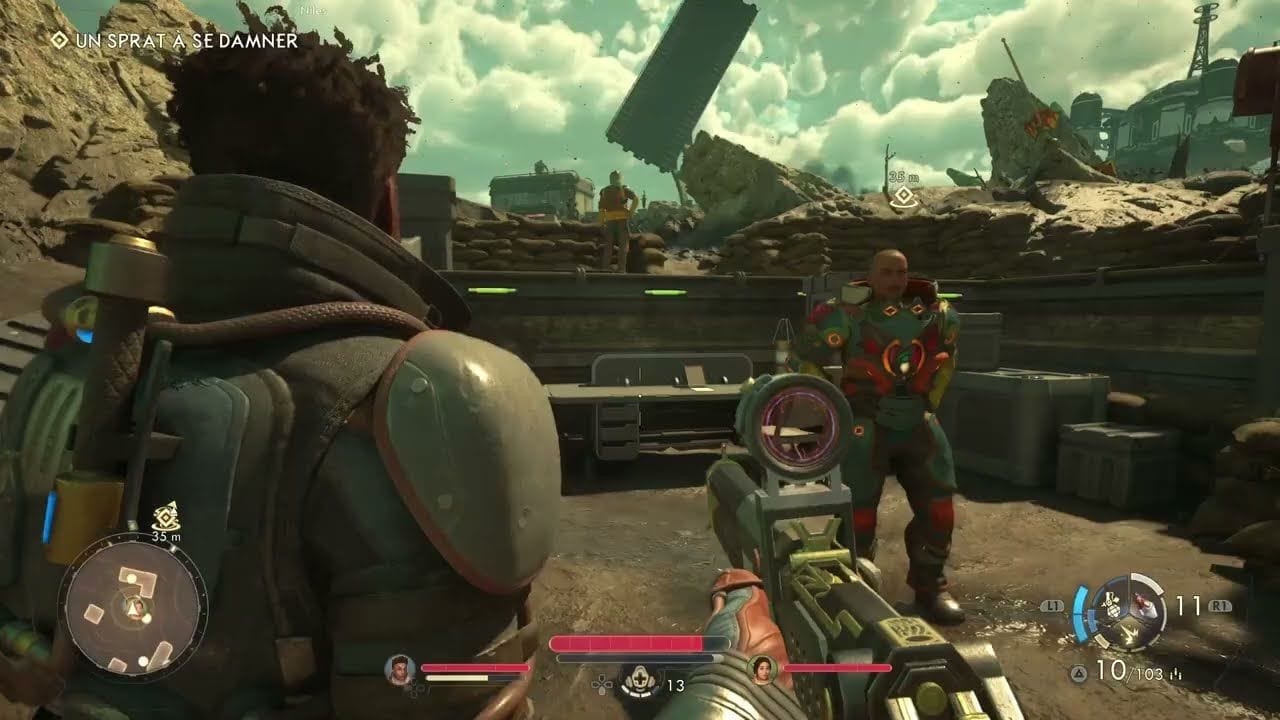Screen dimensions: 1280x720
Task: Toggle the R1 weapon wheel prompt
Action: (x=1220, y=604)
